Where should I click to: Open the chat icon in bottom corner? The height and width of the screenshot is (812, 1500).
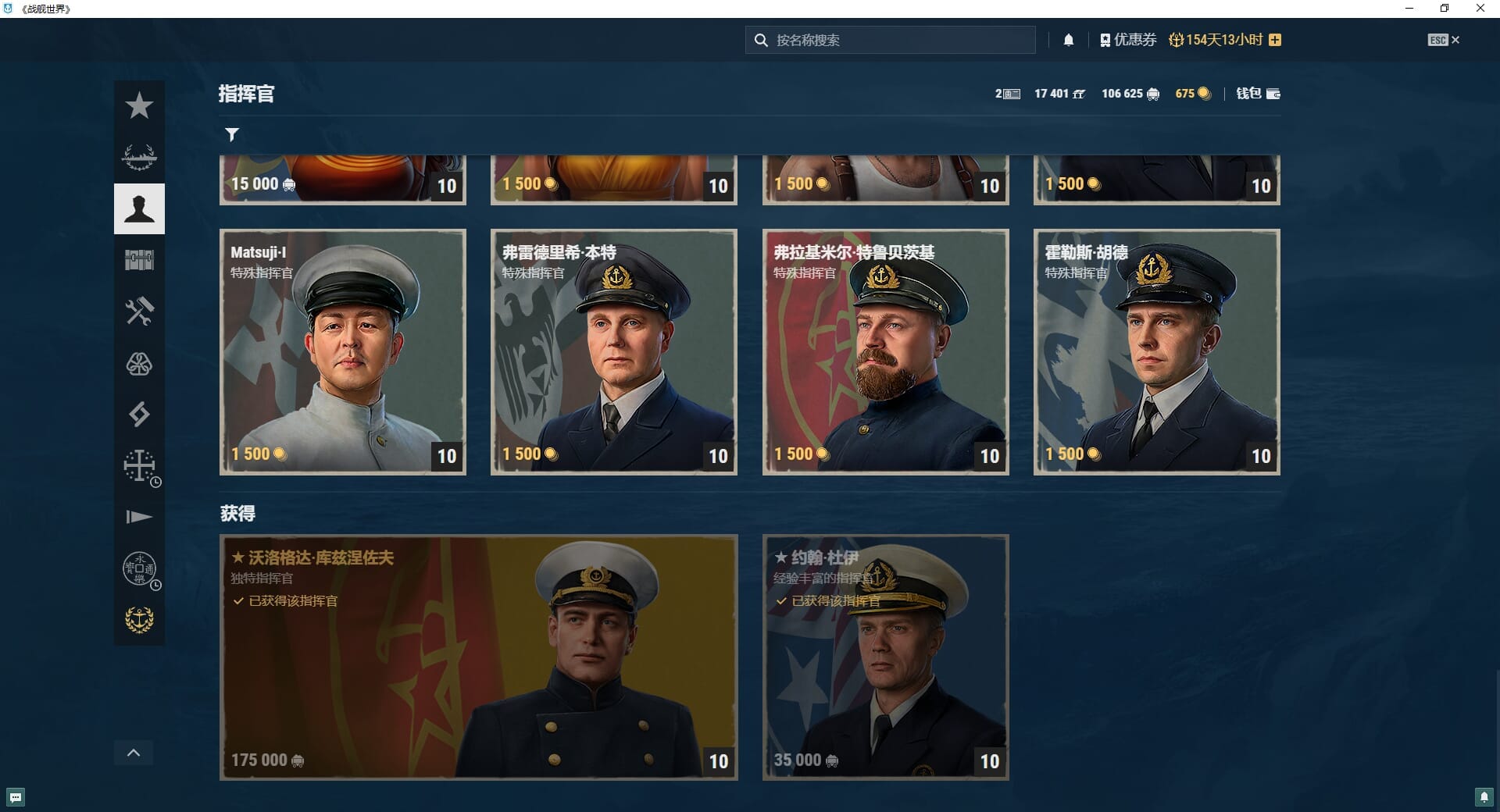tap(16, 797)
